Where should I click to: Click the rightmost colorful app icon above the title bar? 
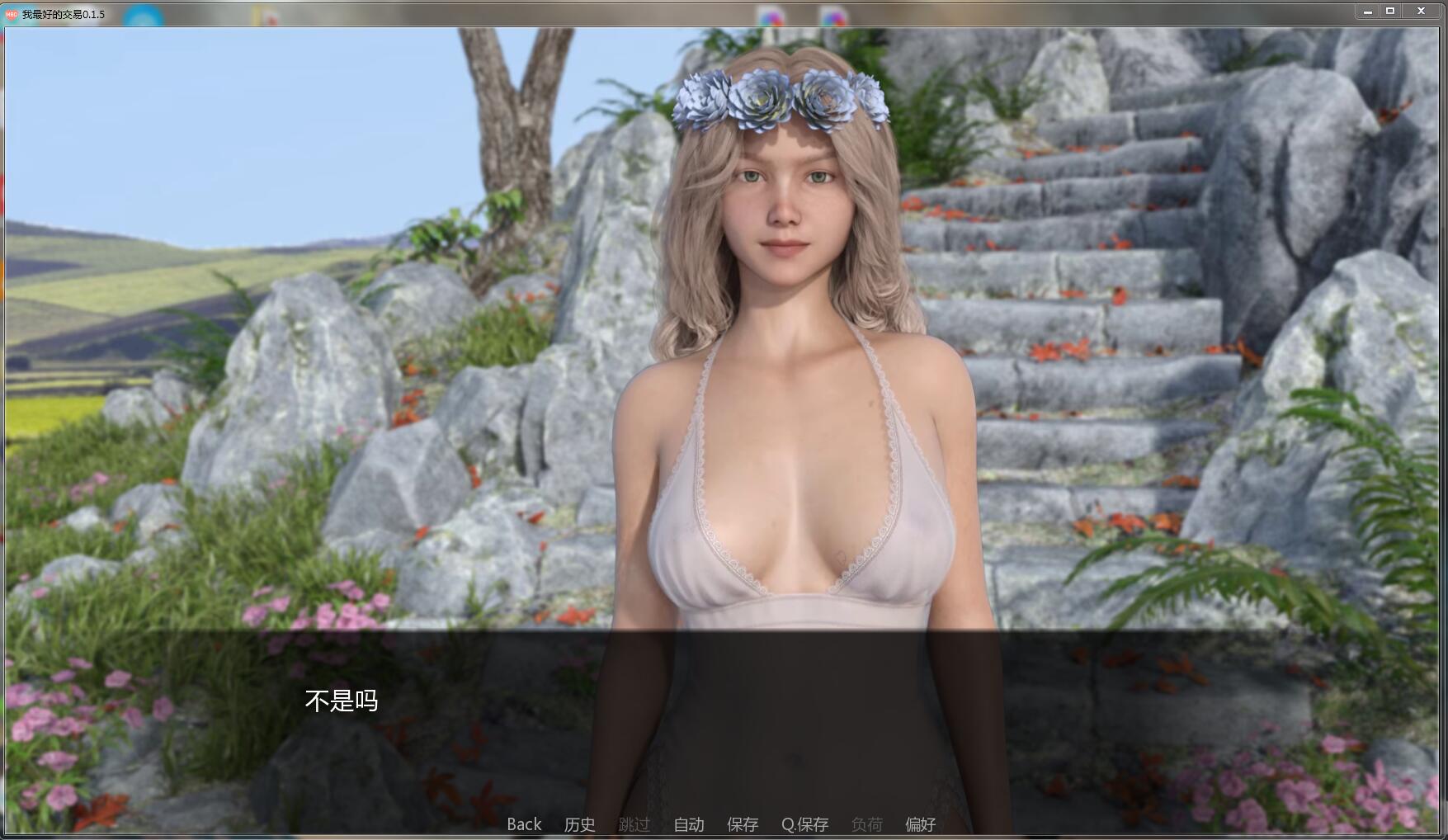[x=833, y=12]
